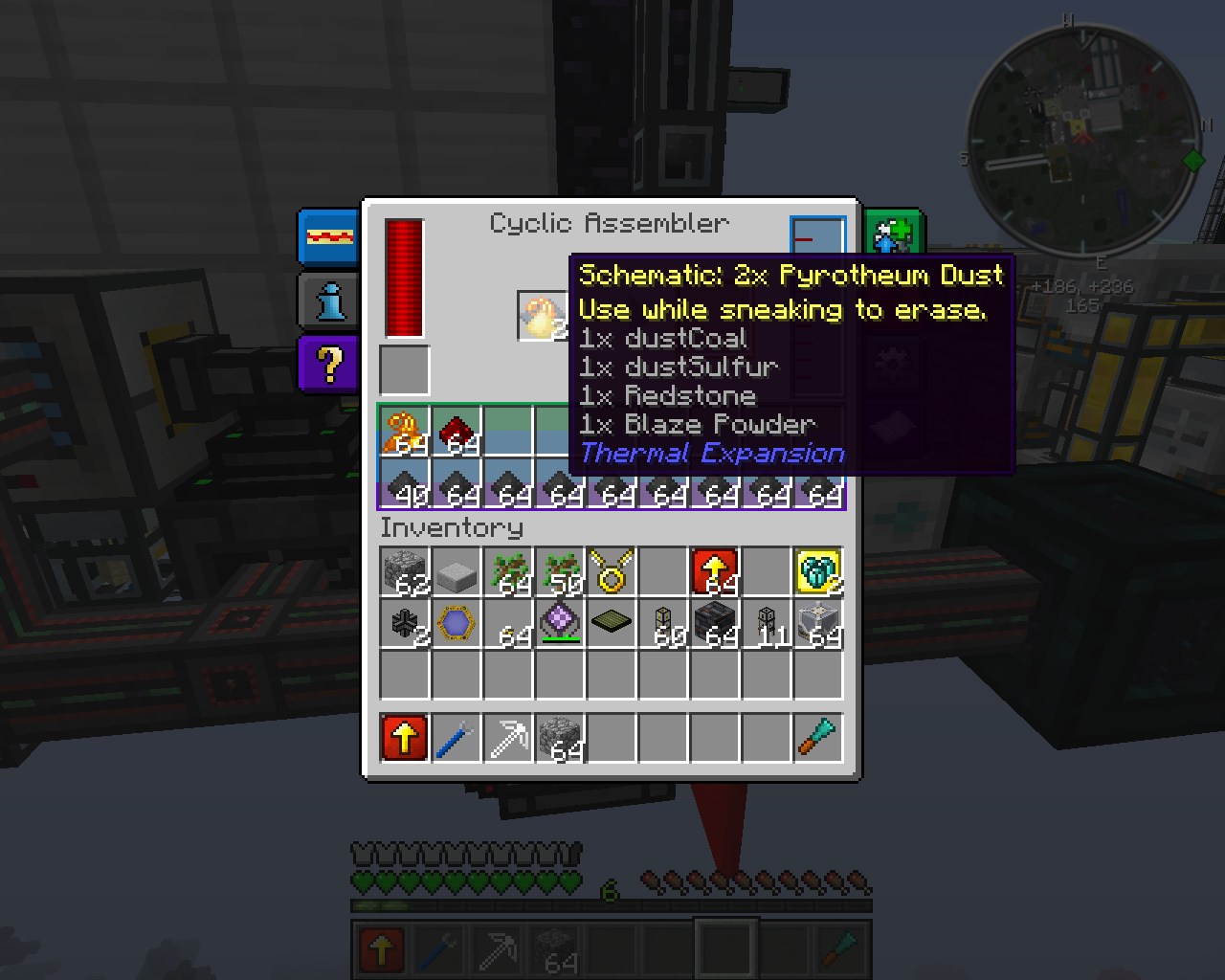Select the Pyrotheum Dust schematic slot
This screenshot has height=980, width=1225.
(542, 317)
